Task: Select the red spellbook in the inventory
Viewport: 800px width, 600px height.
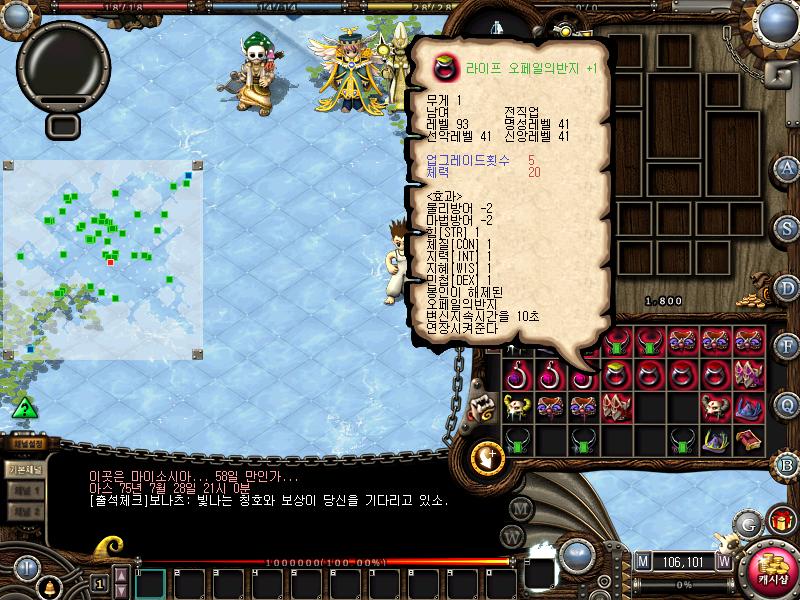Action: 748,440
